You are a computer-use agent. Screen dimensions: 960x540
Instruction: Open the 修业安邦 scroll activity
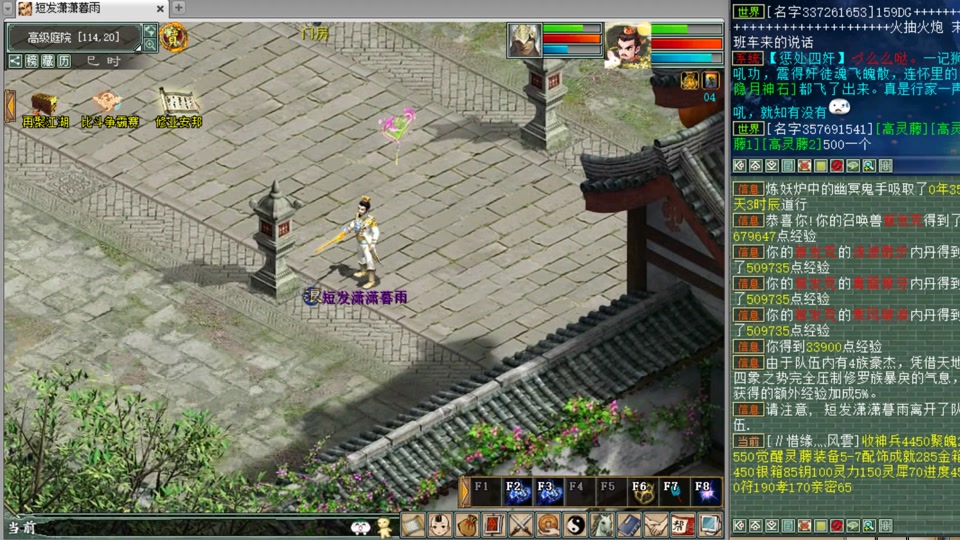click(x=178, y=103)
